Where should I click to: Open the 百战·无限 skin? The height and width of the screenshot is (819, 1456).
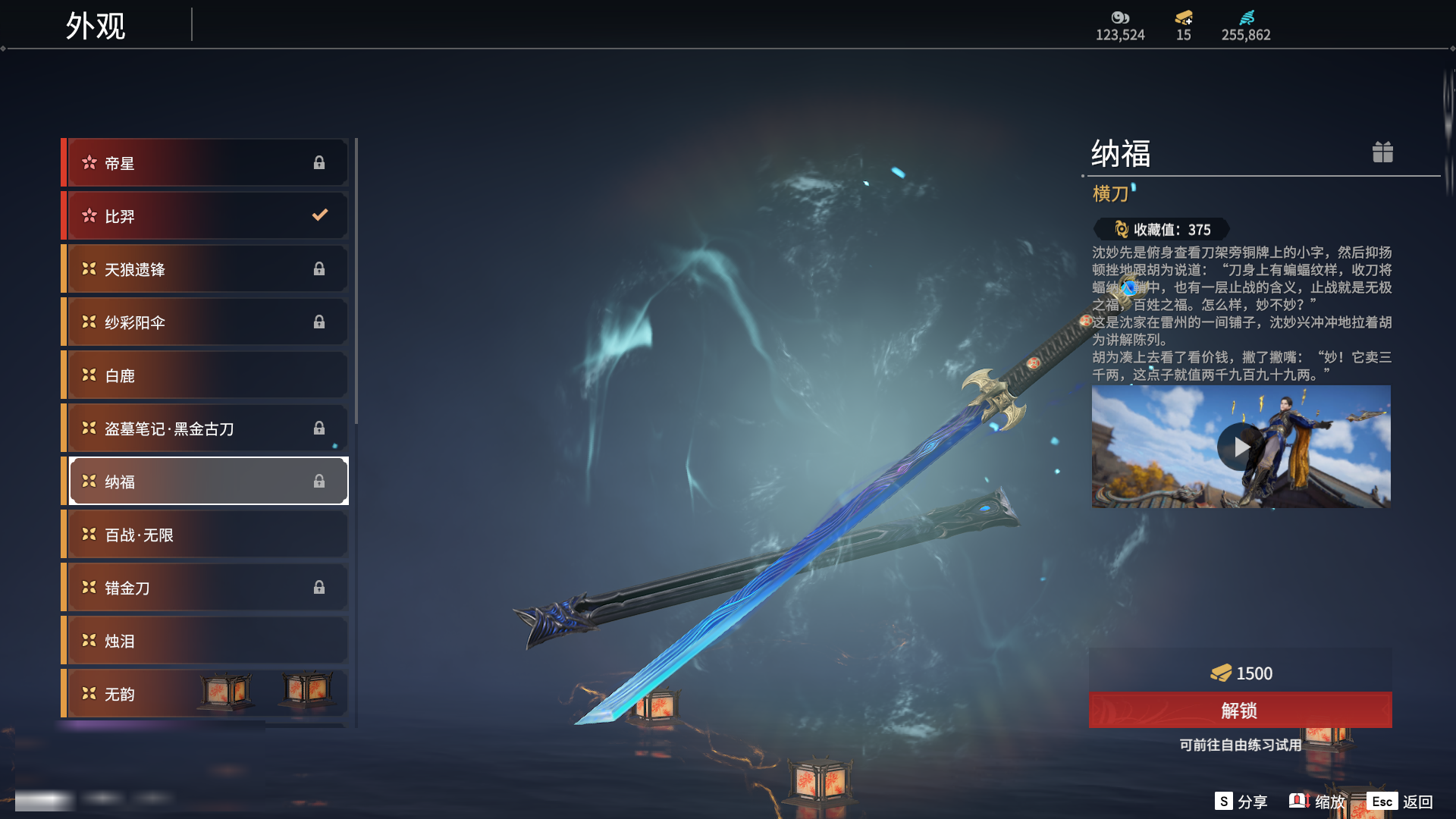point(206,535)
